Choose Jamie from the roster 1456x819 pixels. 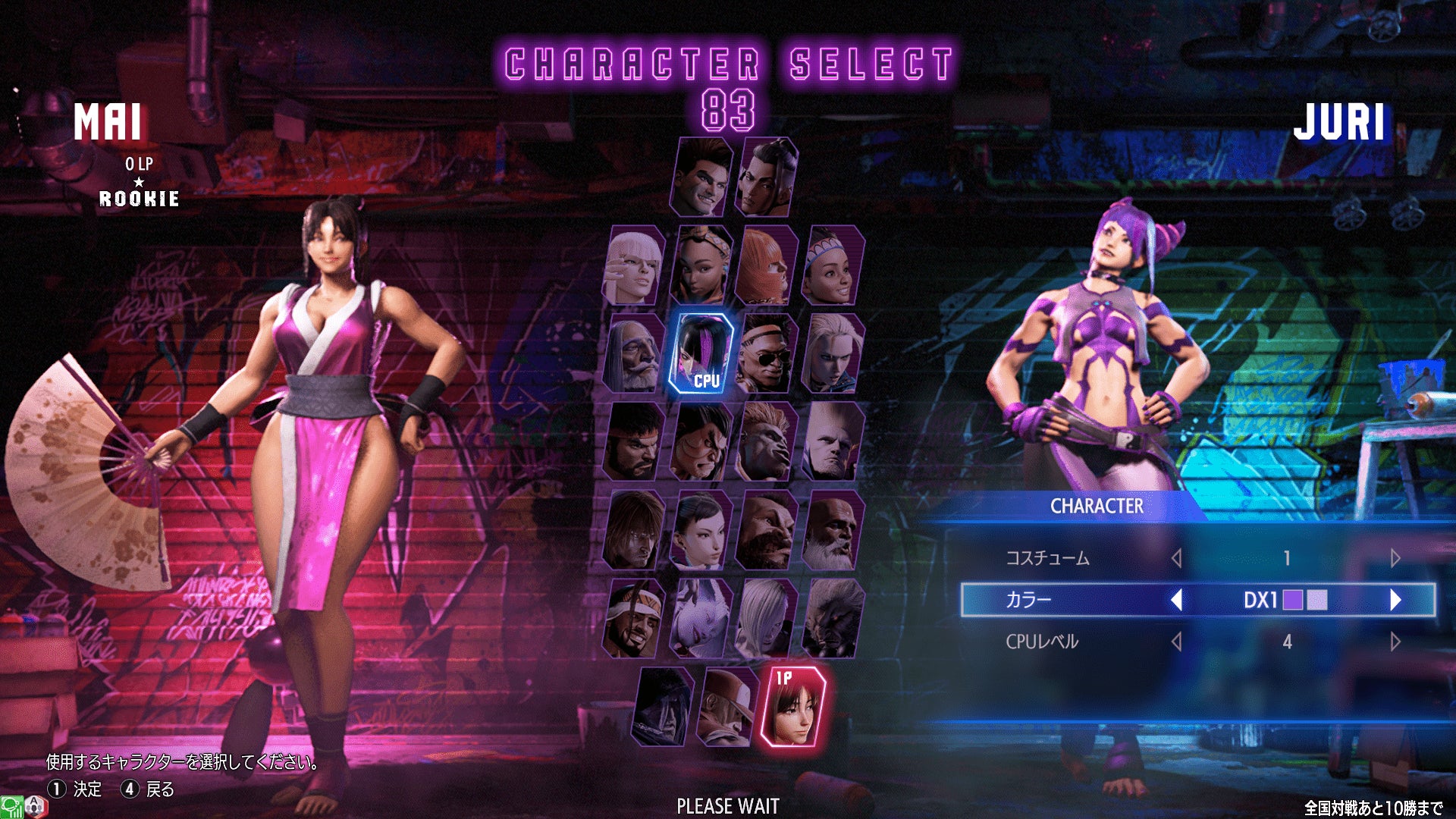pyautogui.click(x=767, y=177)
